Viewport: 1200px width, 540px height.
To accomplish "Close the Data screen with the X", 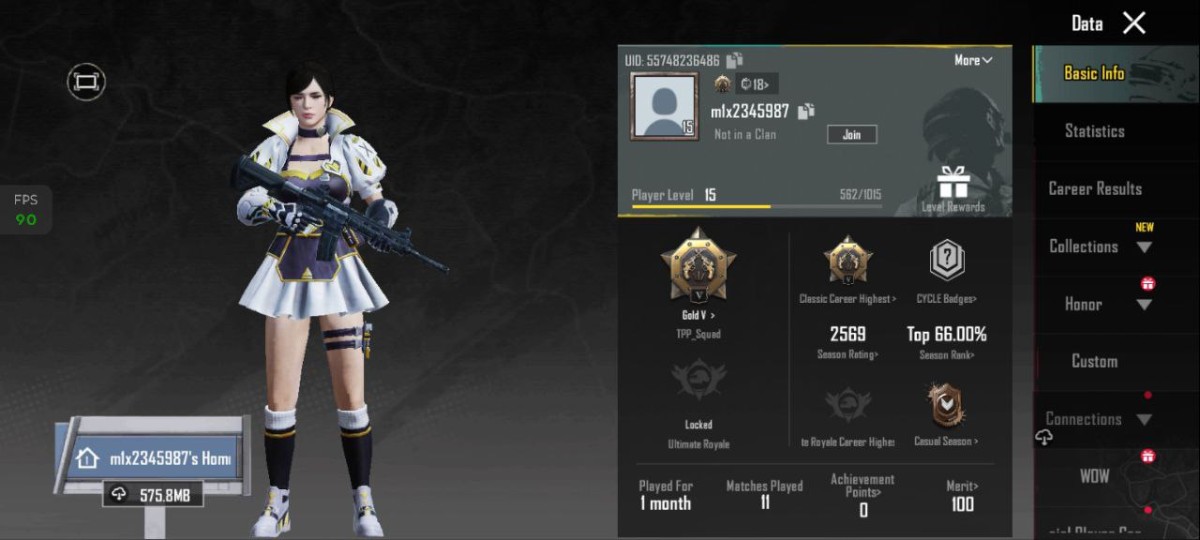I will pos(1134,23).
